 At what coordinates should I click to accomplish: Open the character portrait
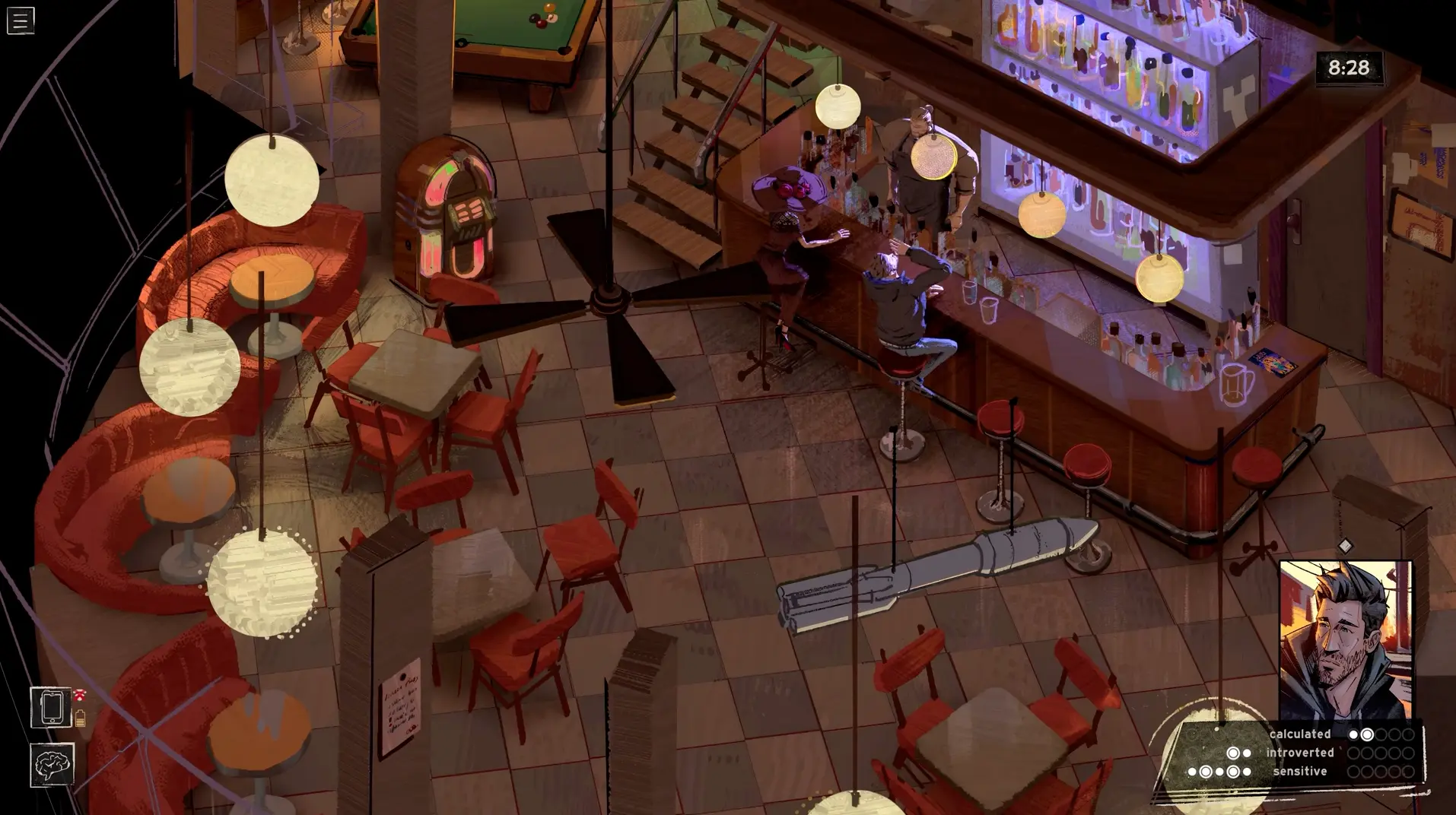[x=1346, y=633]
